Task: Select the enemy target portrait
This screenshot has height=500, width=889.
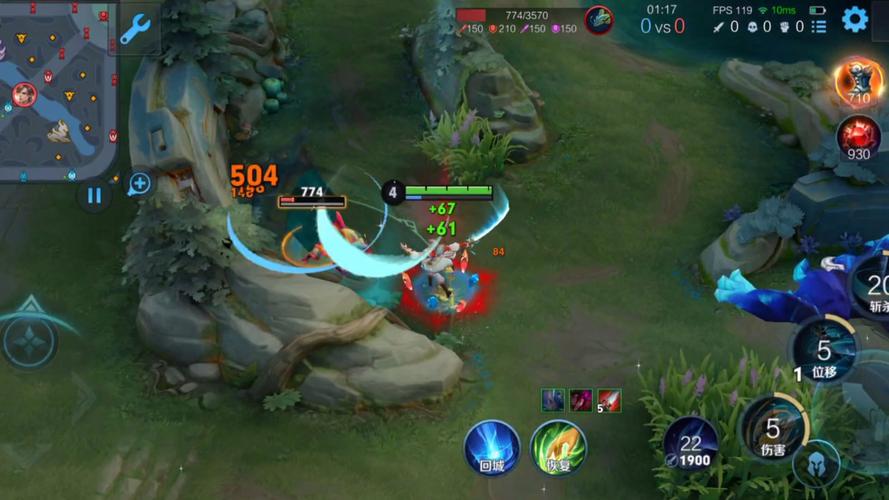Action: point(599,19)
